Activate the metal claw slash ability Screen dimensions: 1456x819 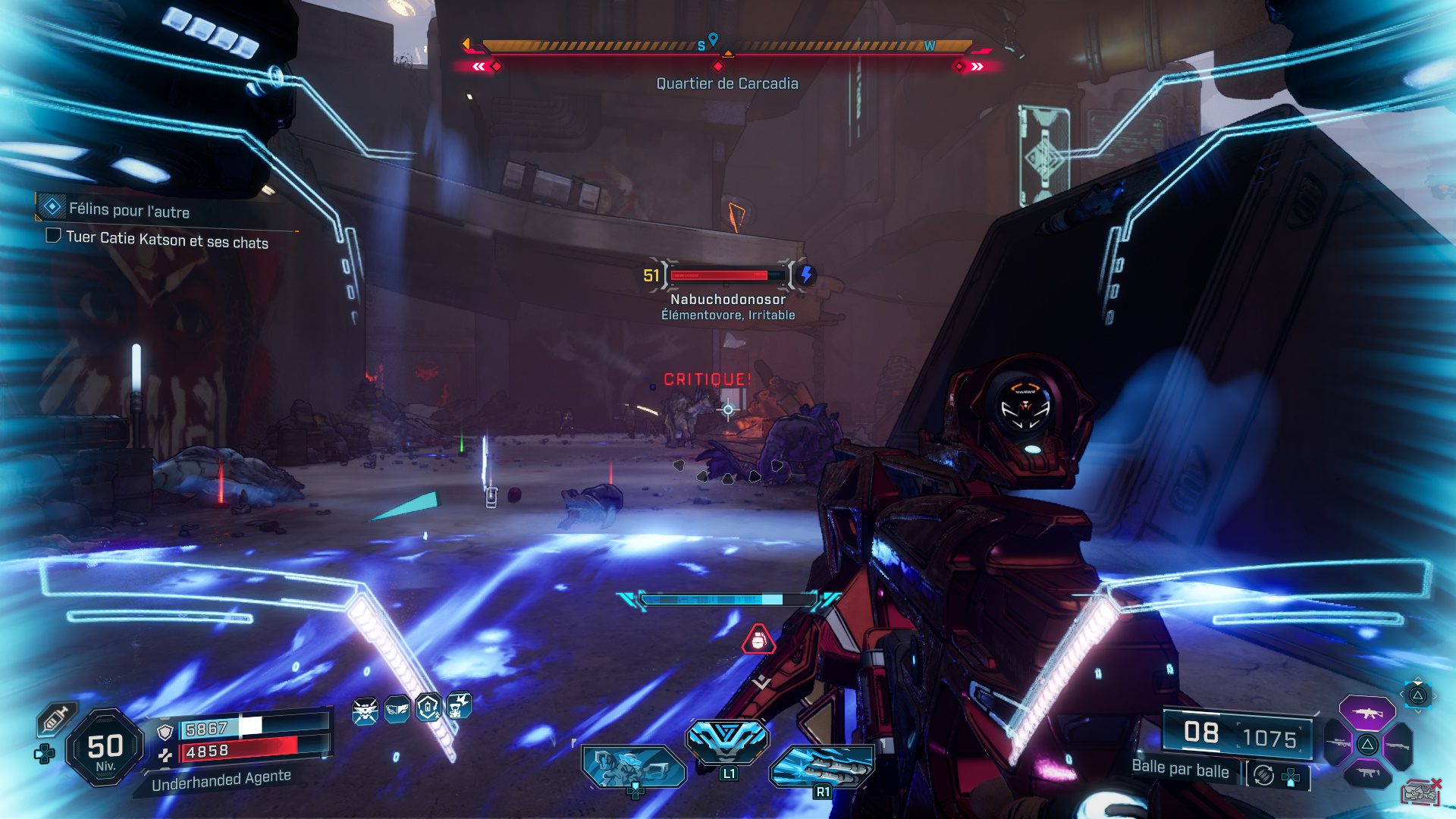821,764
